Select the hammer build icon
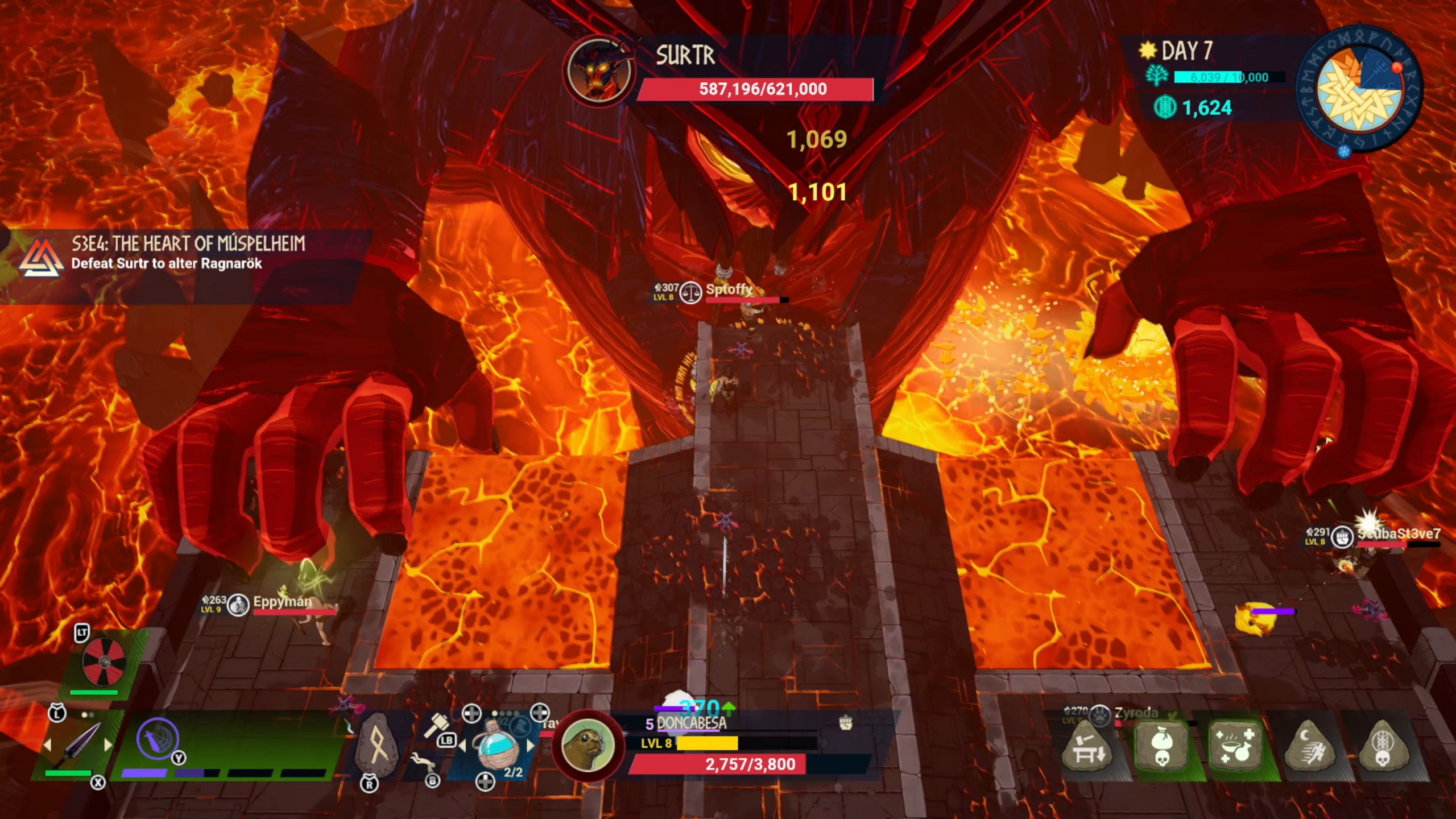 pos(436,725)
